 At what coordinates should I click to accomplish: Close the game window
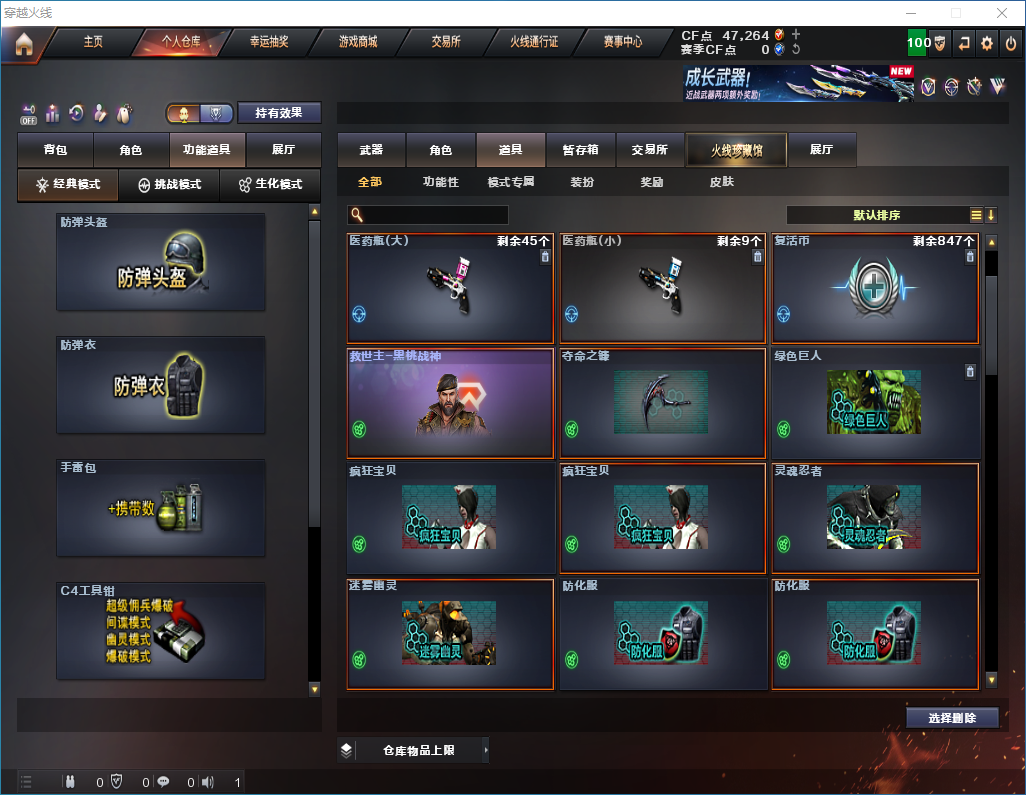click(x=1002, y=13)
